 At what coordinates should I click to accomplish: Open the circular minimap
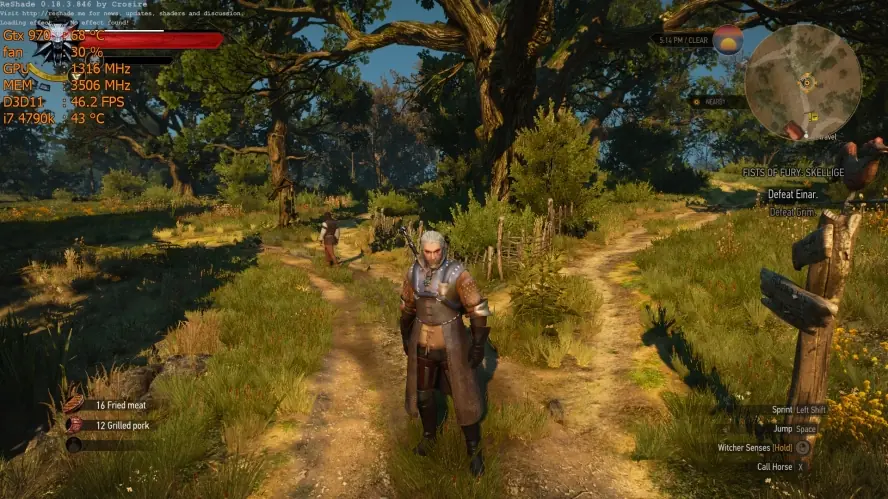803,81
